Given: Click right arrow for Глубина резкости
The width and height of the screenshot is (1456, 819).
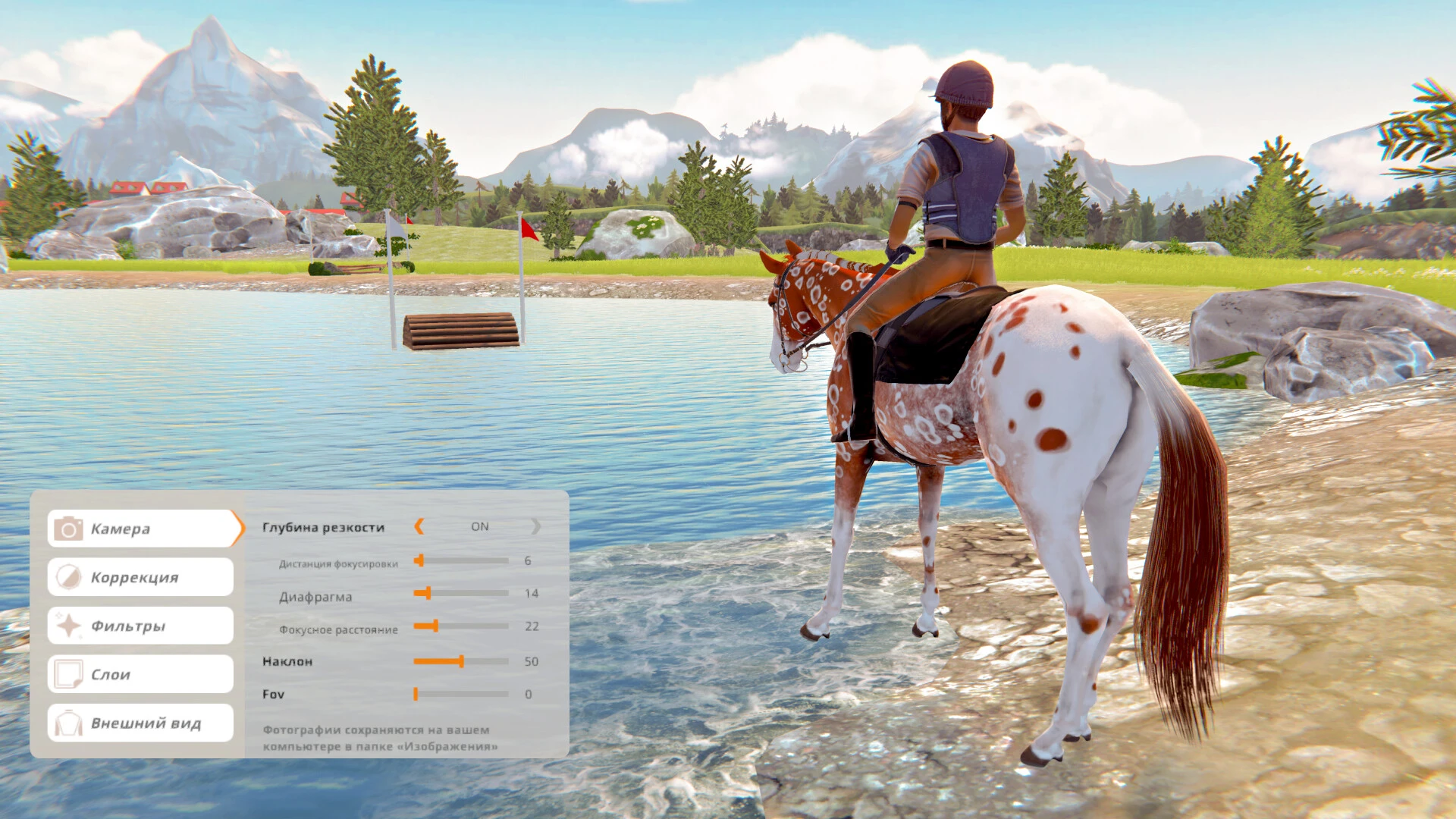Looking at the screenshot, I should click(x=536, y=526).
